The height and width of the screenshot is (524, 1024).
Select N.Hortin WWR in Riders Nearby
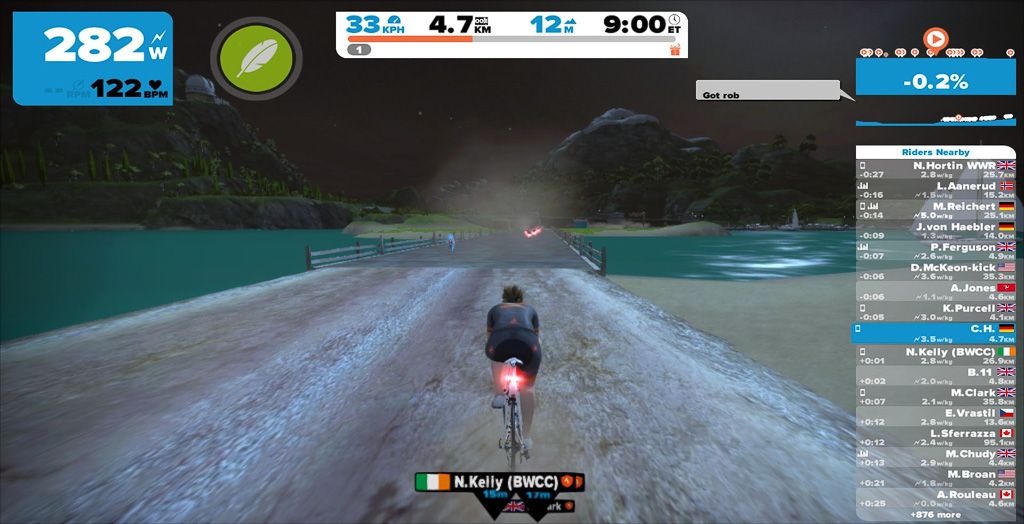pyautogui.click(x=935, y=169)
